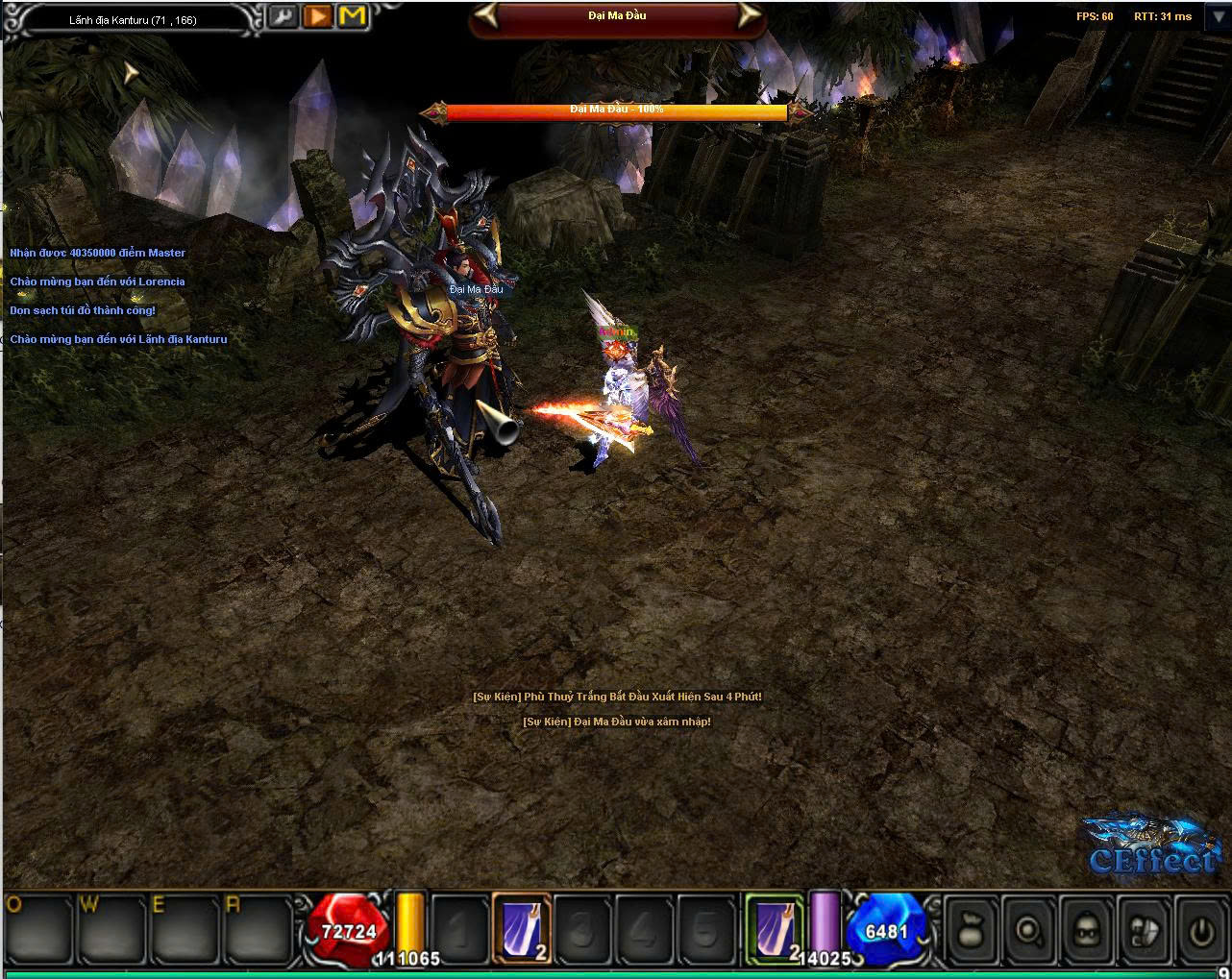The height and width of the screenshot is (979, 1232).
Task: Open the wrench settings button
Action: coord(283,16)
